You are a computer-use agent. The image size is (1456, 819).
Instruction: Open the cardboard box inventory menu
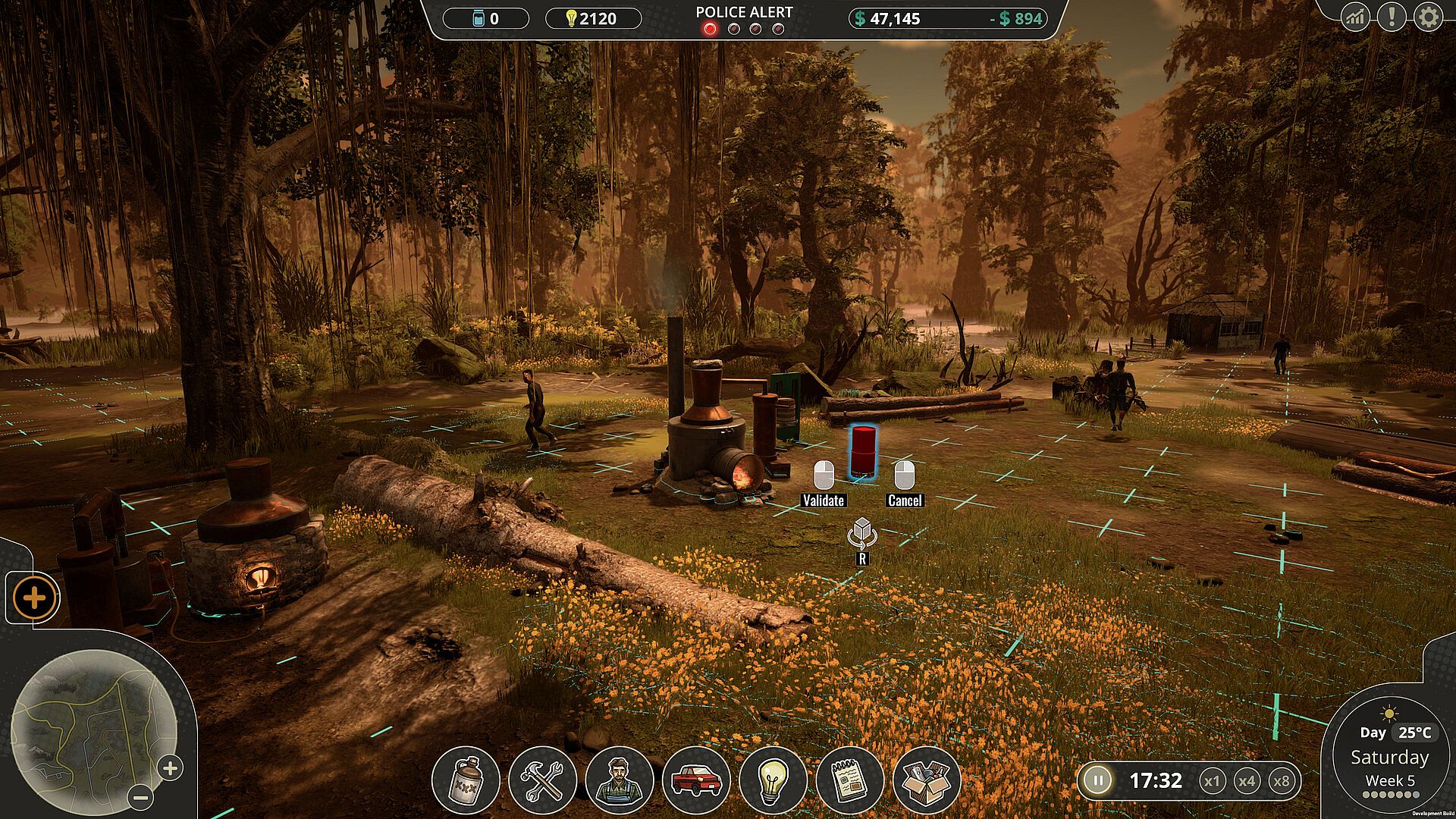[927, 780]
